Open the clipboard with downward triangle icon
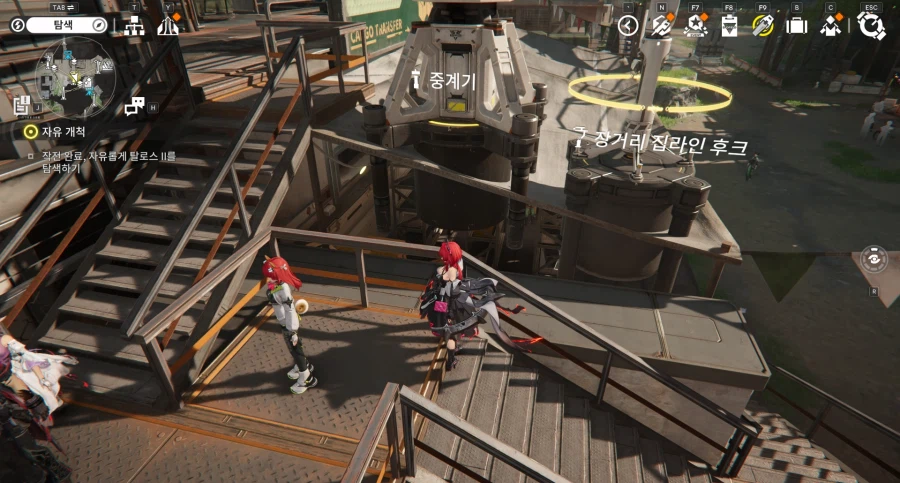Image resolution: width=900 pixels, height=483 pixels. (x=729, y=26)
